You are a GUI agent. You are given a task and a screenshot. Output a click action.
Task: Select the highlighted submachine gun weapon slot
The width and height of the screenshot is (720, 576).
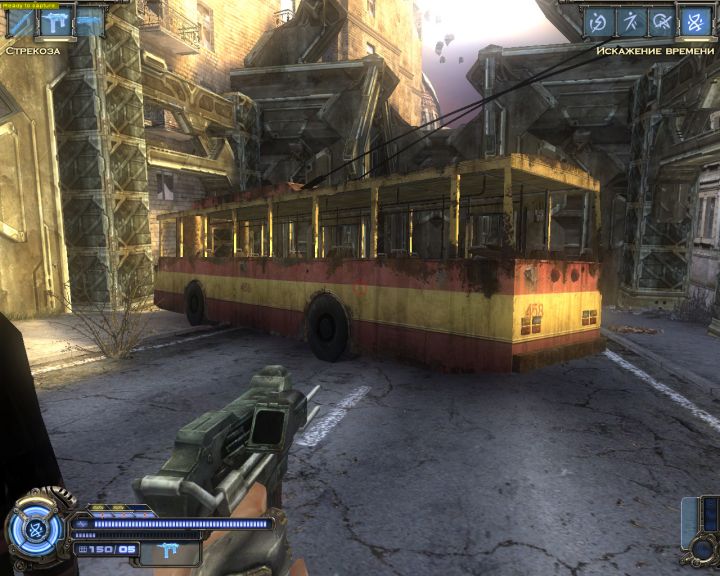[x=55, y=22]
